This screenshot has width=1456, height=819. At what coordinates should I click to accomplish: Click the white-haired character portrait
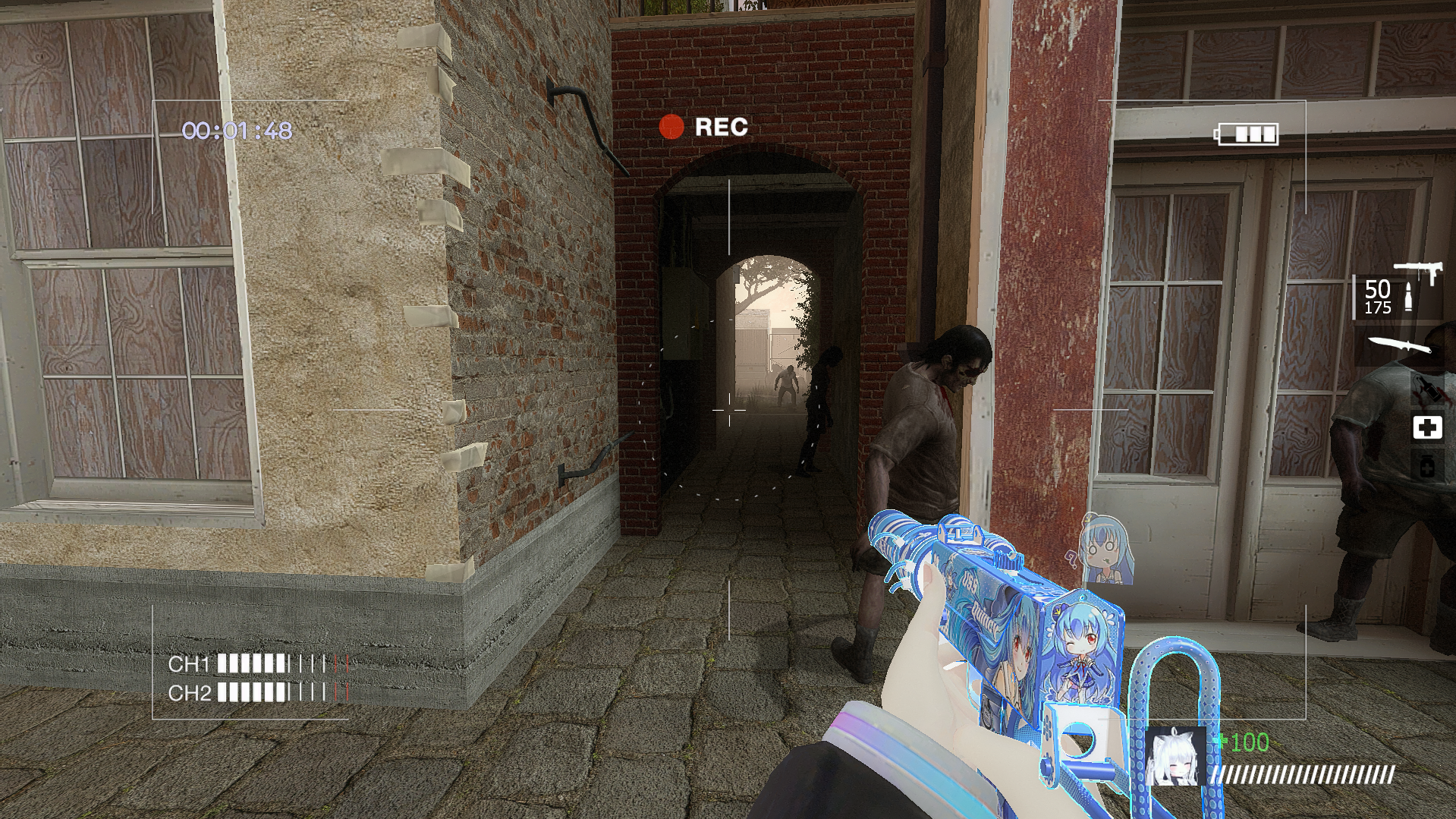click(x=1175, y=756)
